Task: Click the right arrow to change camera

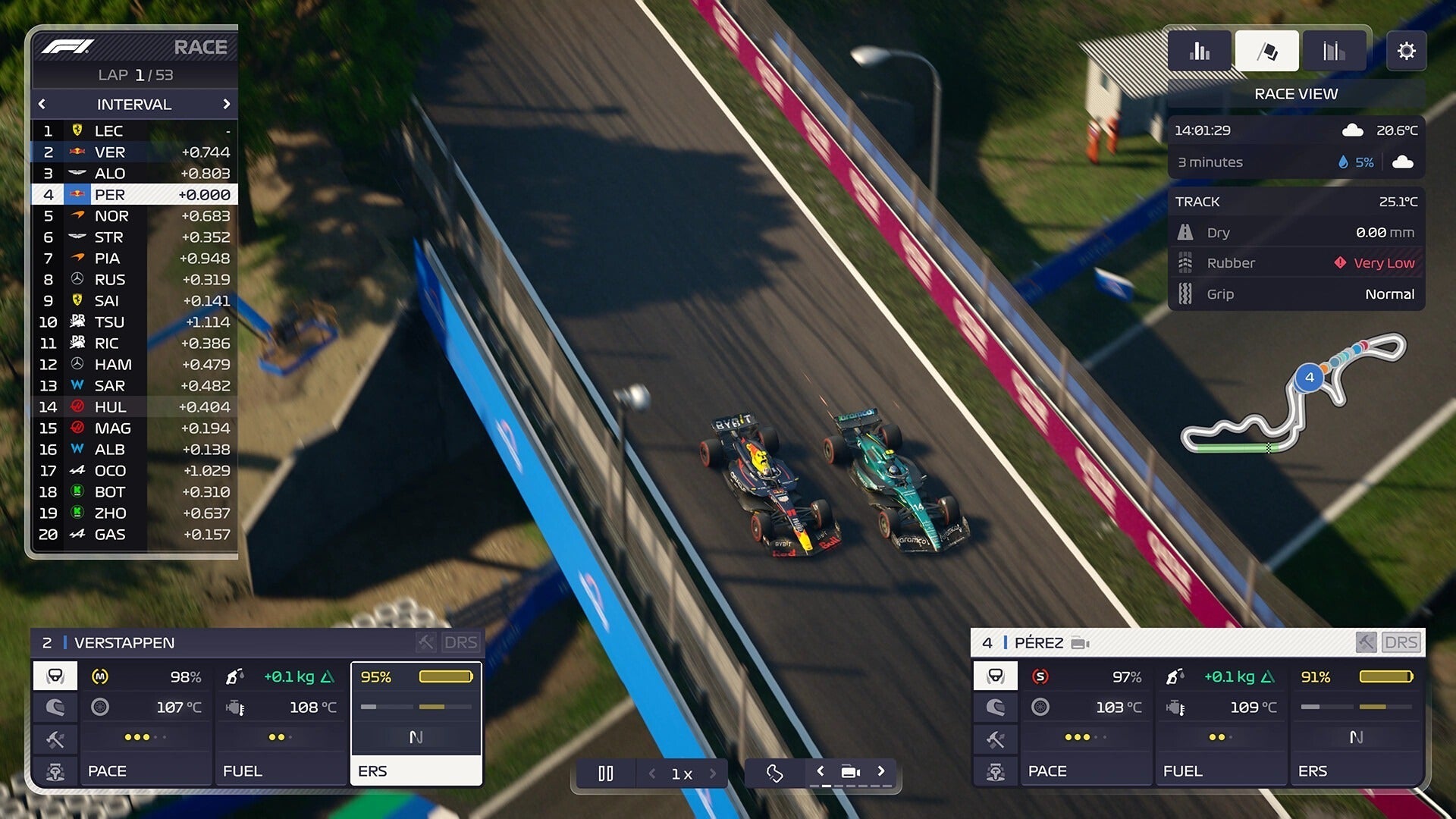Action: click(882, 772)
